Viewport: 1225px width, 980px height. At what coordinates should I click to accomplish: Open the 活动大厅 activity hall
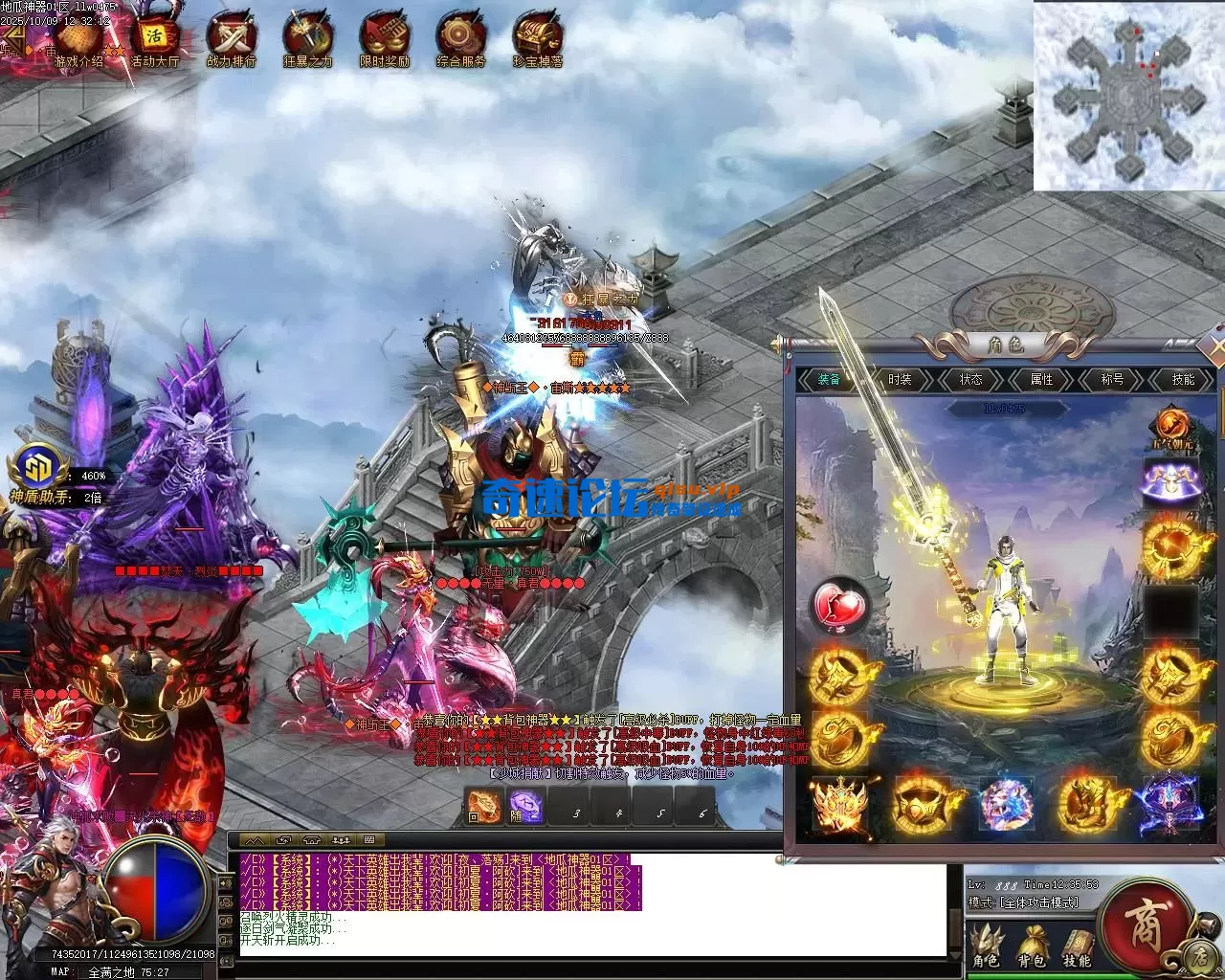tap(155, 40)
